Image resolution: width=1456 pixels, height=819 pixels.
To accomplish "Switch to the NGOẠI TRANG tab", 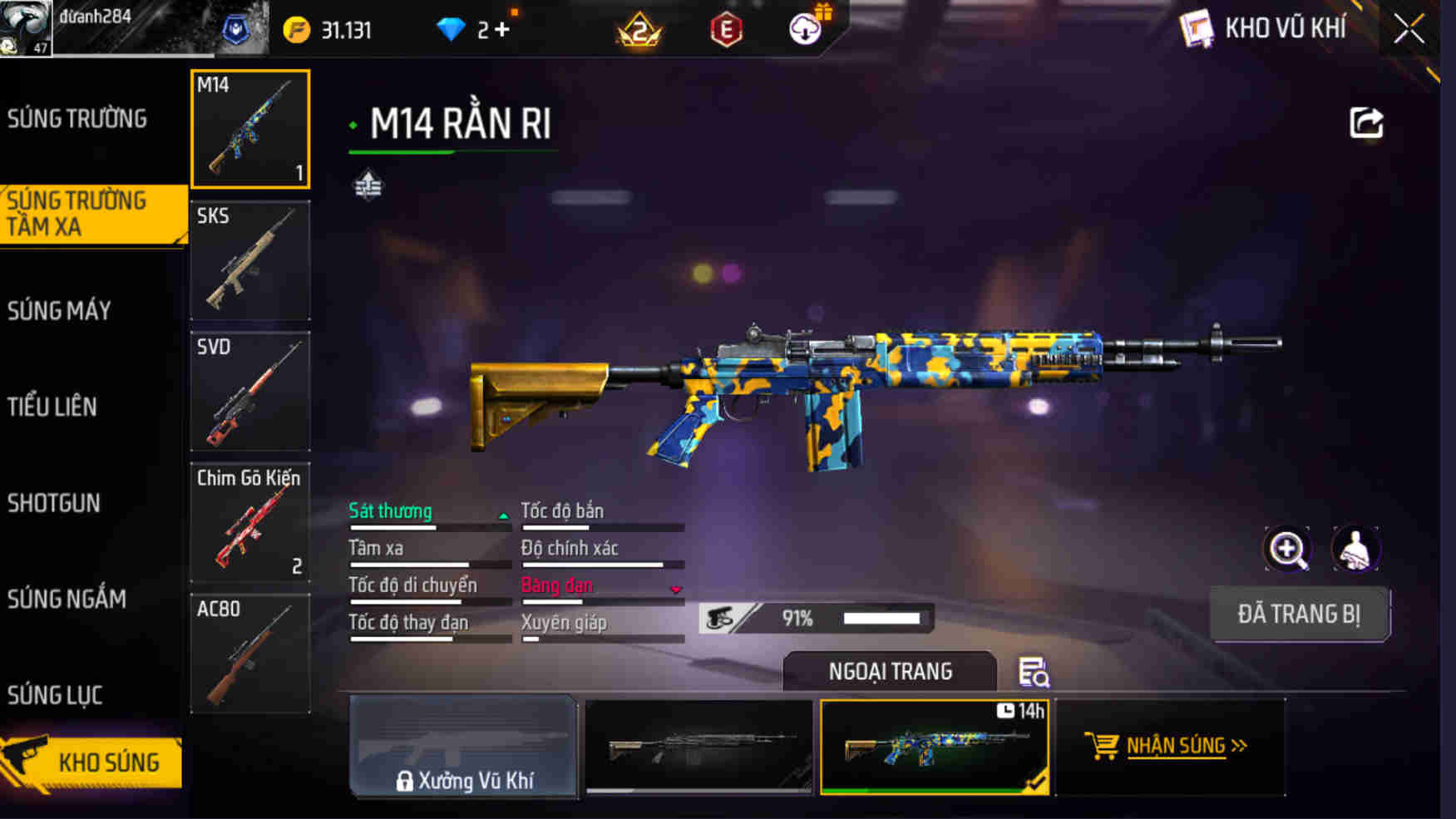I will click(x=888, y=672).
